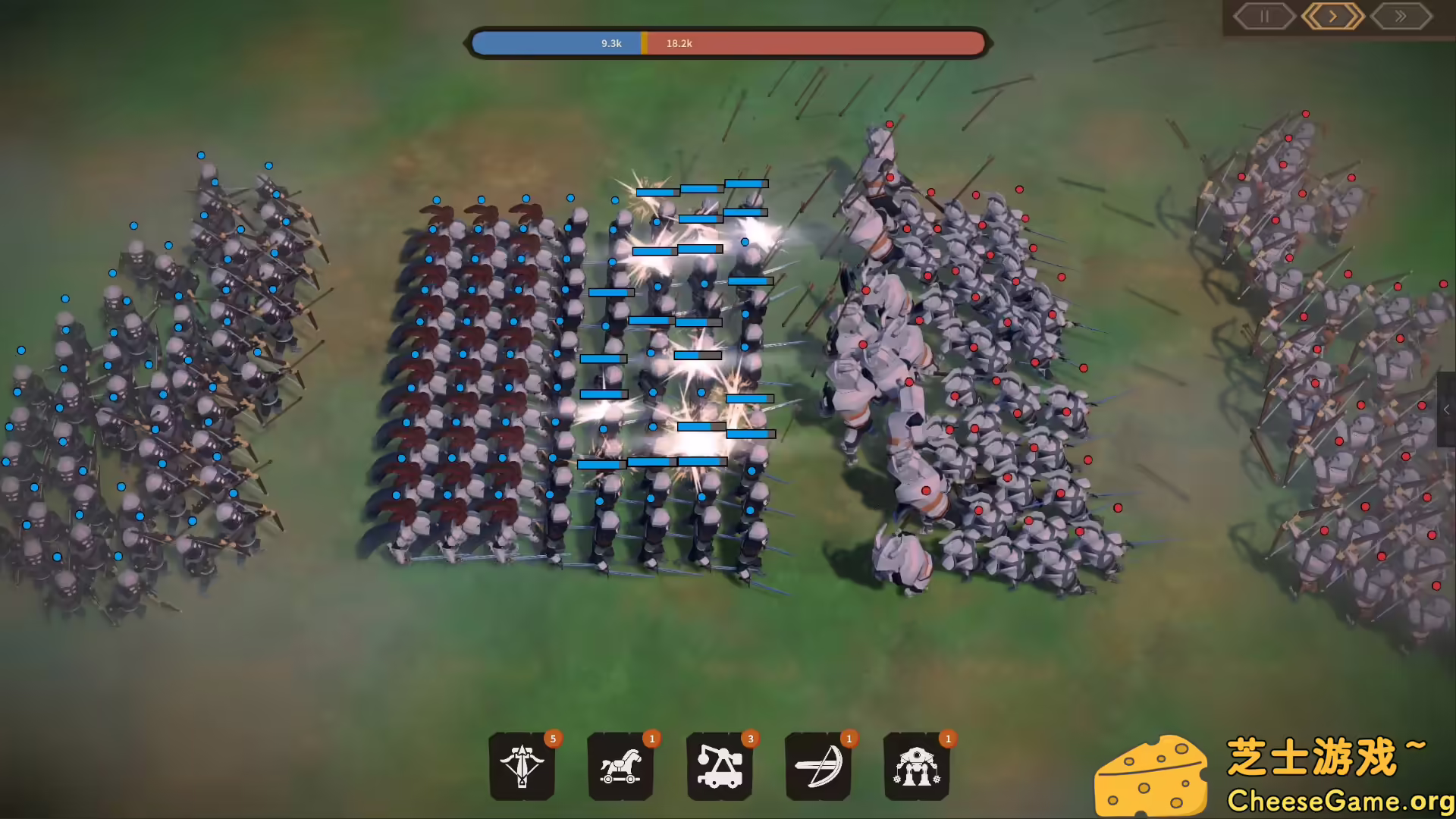The image size is (1456, 819).
Task: Click the red 18.2k portion of the health bar
Action: coord(819,43)
